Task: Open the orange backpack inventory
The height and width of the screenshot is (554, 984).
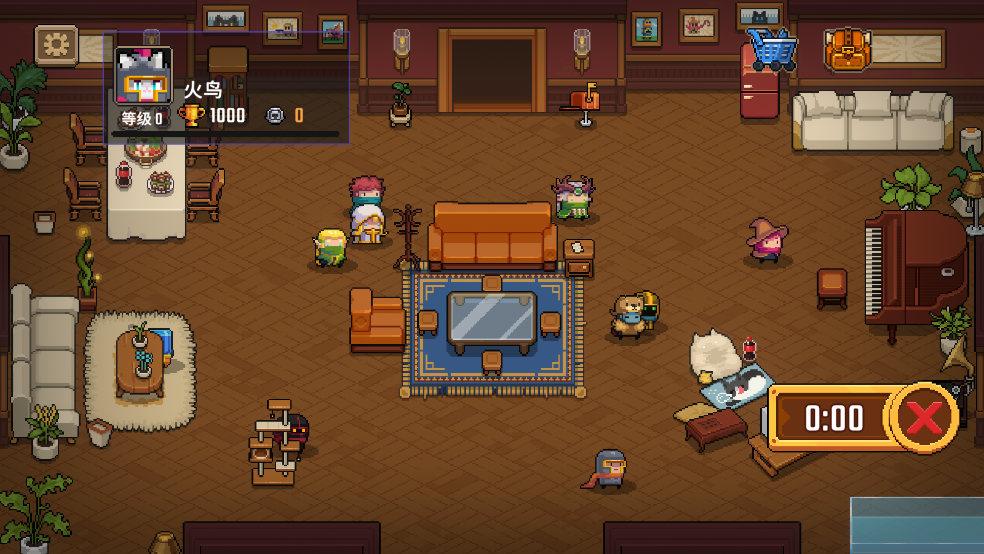Action: (844, 49)
